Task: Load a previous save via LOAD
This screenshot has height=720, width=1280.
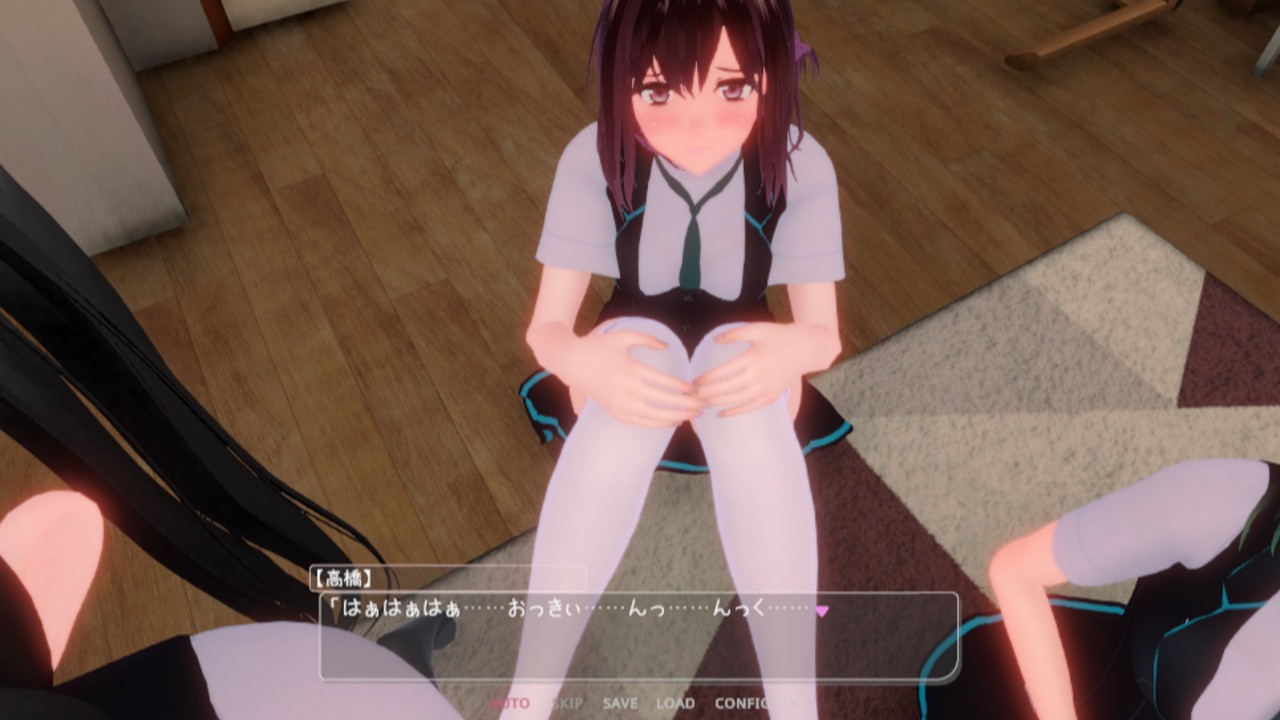Action: pos(676,704)
